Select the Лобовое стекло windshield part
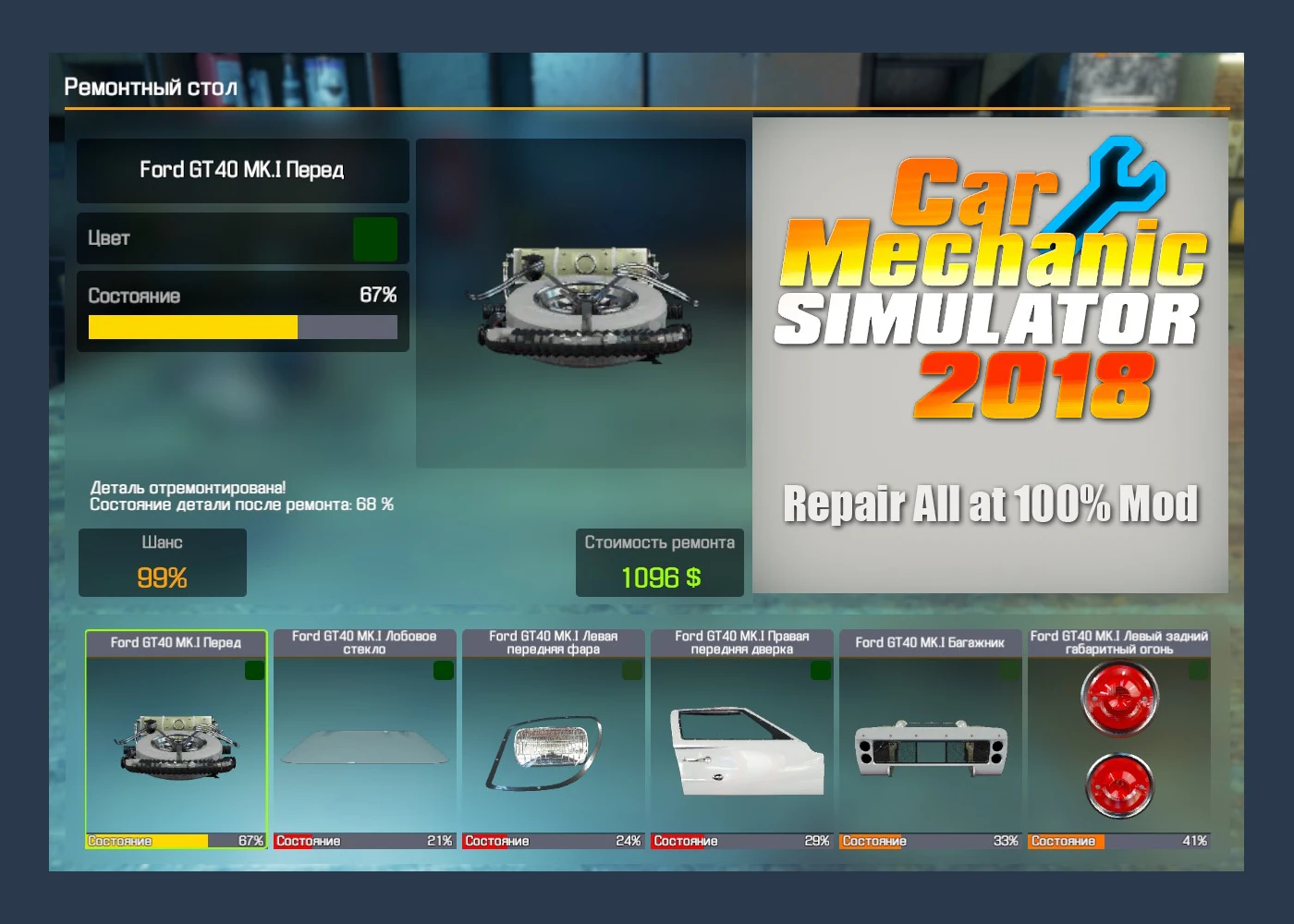Screen dimensions: 1294x924 [x=363, y=739]
